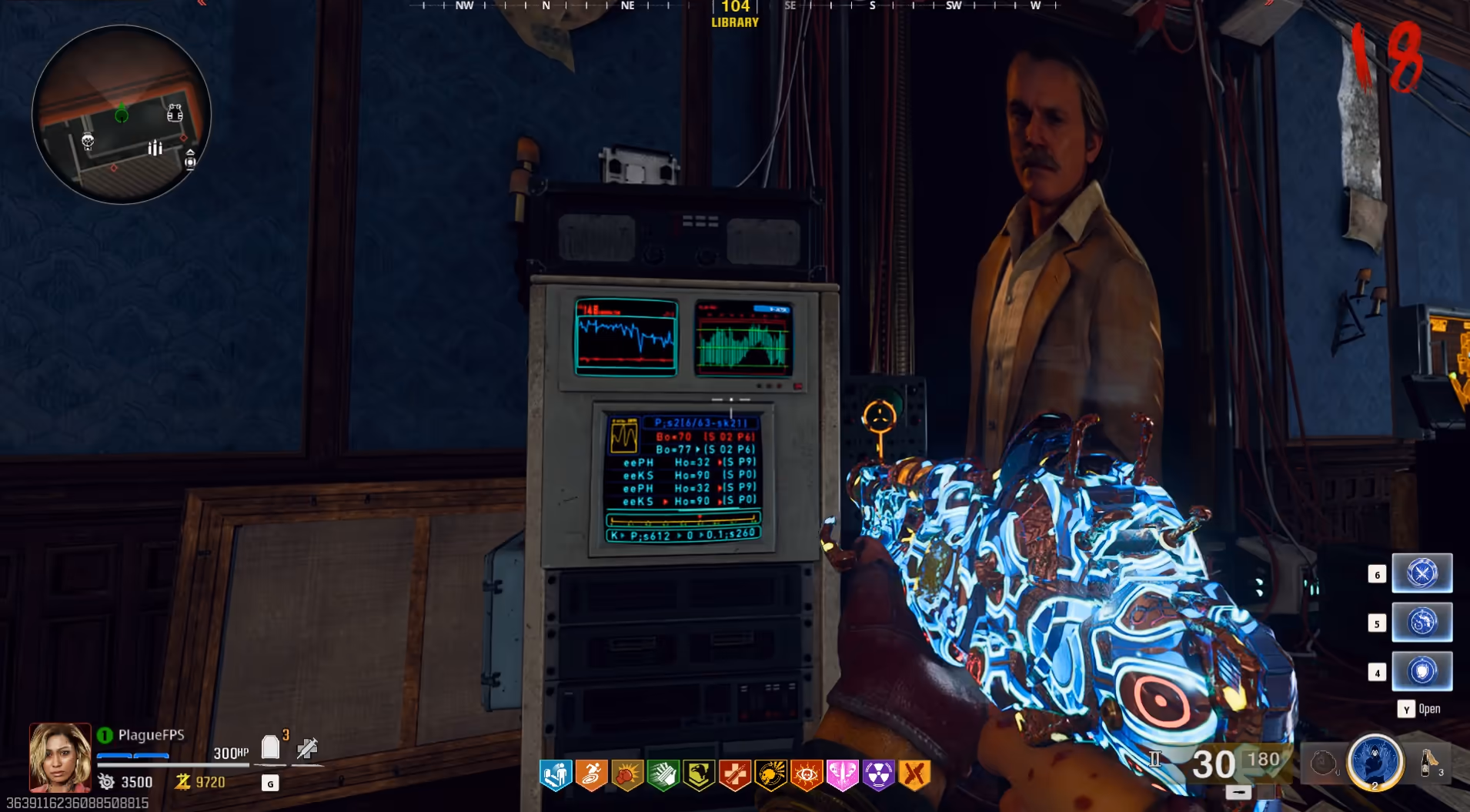Screen dimensions: 1470x812
Task: Select the Molotov bottle equipment icon
Action: click(x=1429, y=763)
